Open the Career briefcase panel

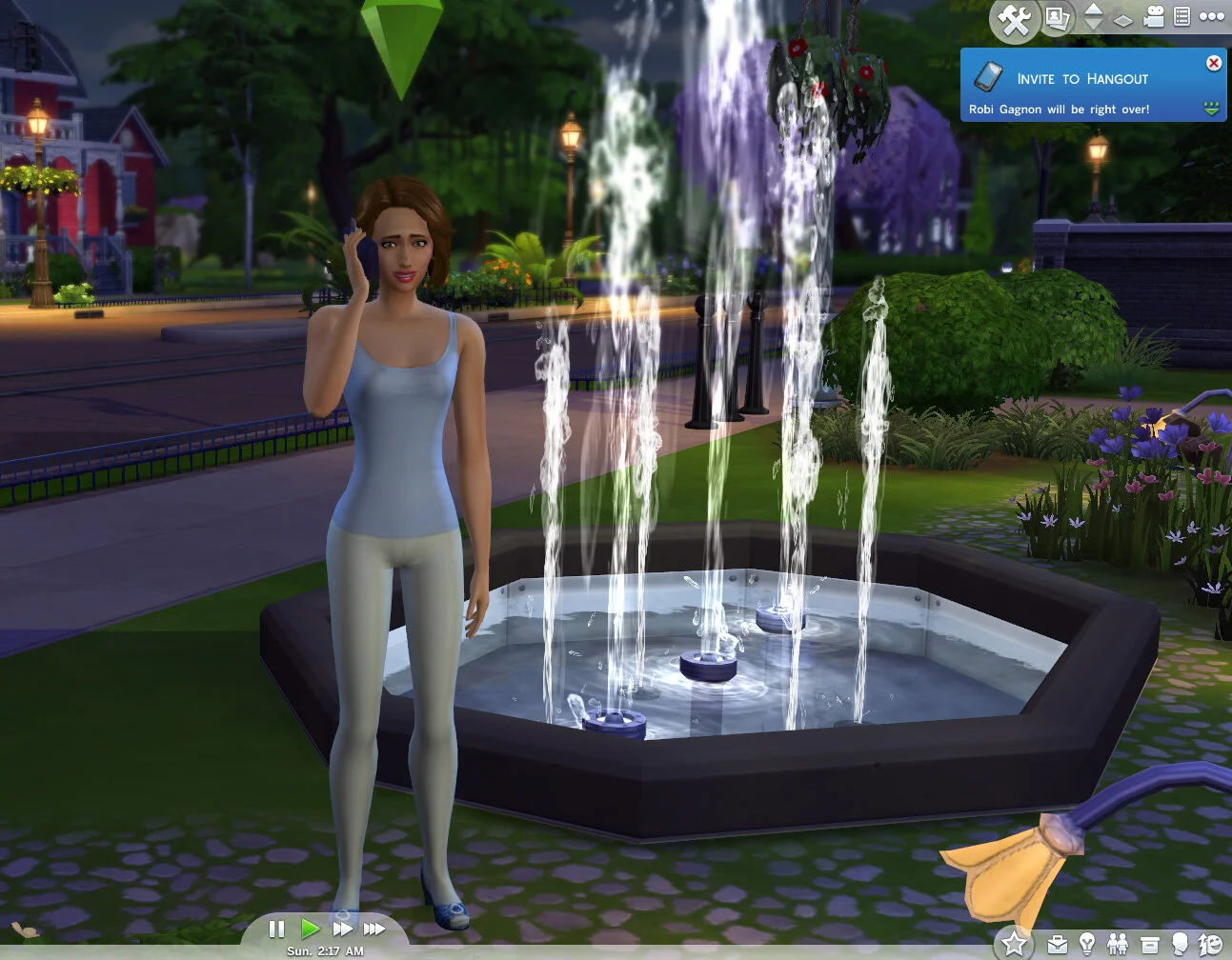coord(1057,944)
